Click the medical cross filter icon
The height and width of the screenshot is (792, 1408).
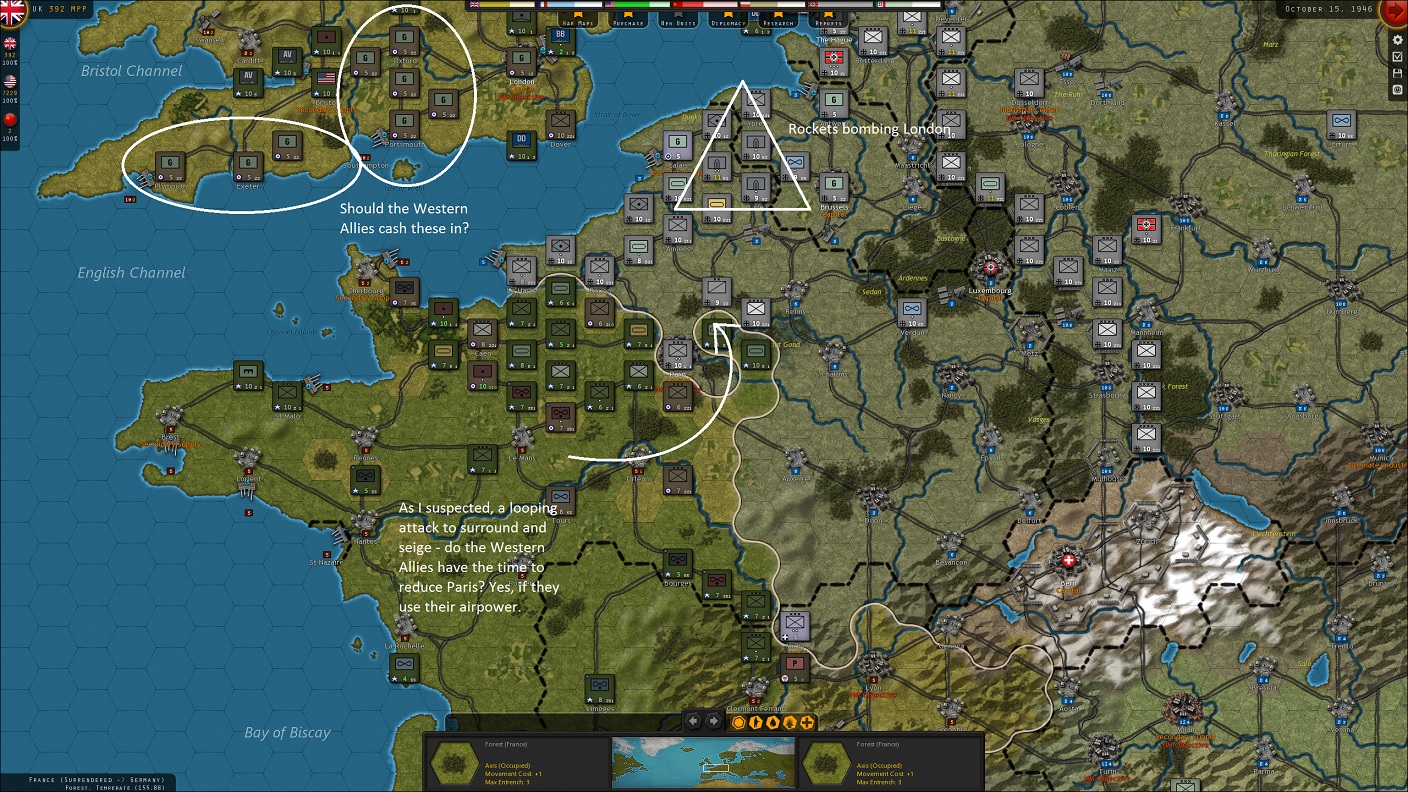pyautogui.click(x=806, y=722)
